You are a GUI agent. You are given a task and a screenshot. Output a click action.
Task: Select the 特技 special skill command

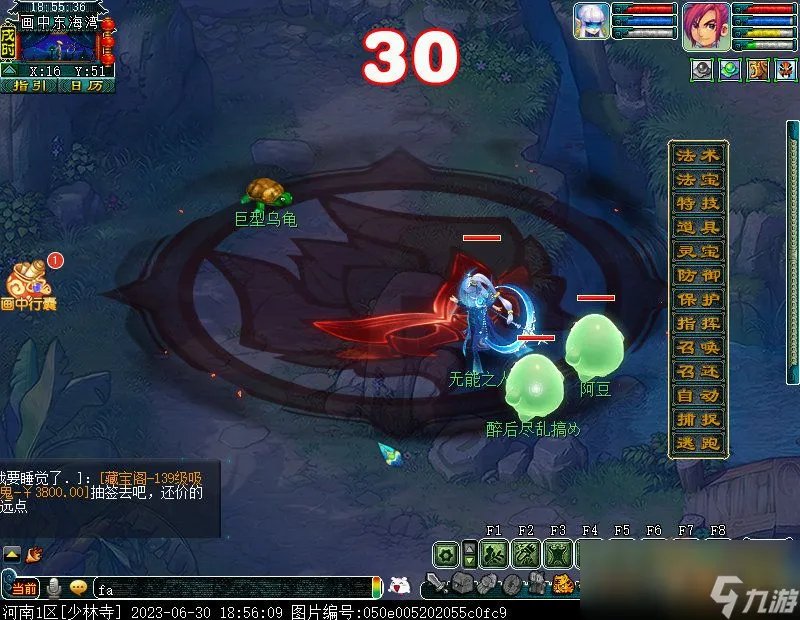tap(698, 204)
